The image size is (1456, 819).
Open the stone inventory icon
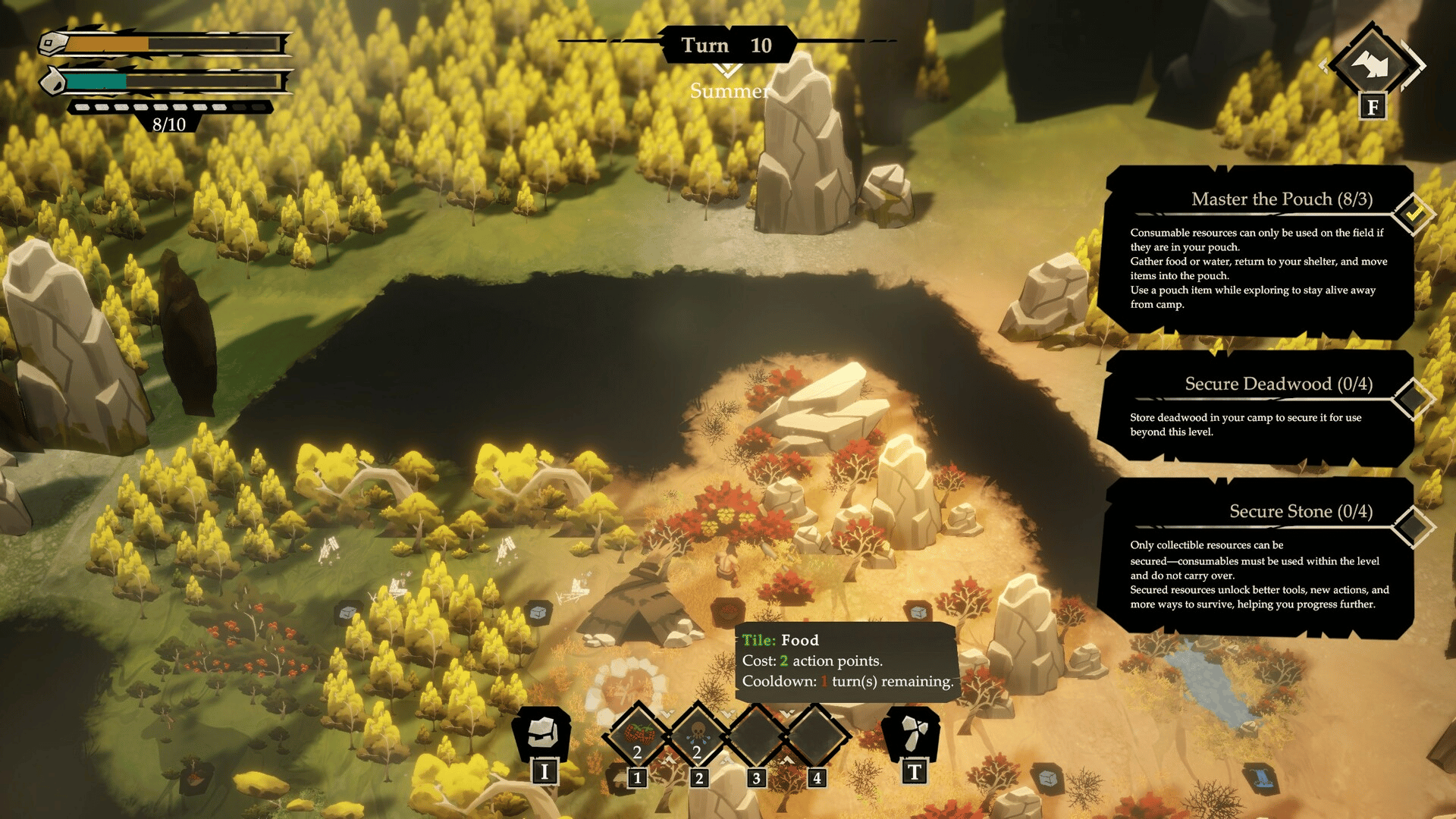point(543,733)
